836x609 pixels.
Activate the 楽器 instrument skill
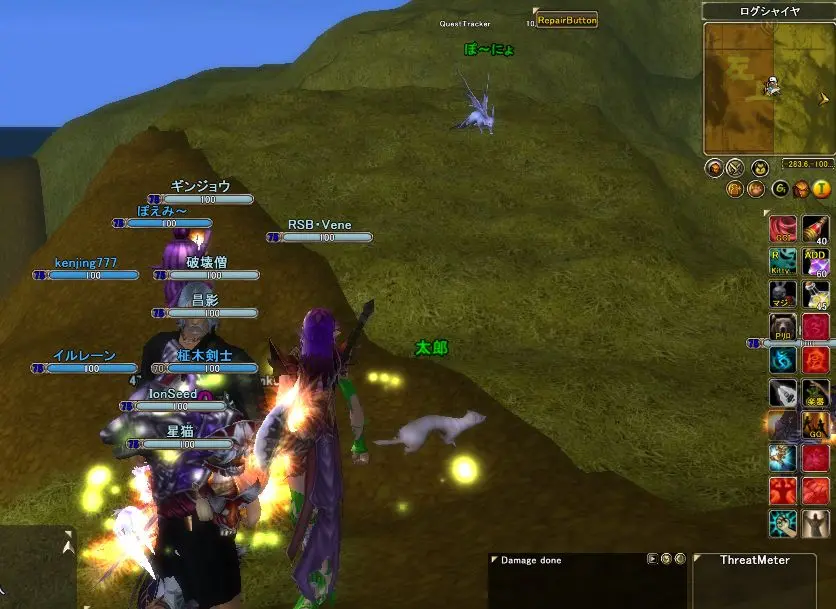tap(816, 392)
